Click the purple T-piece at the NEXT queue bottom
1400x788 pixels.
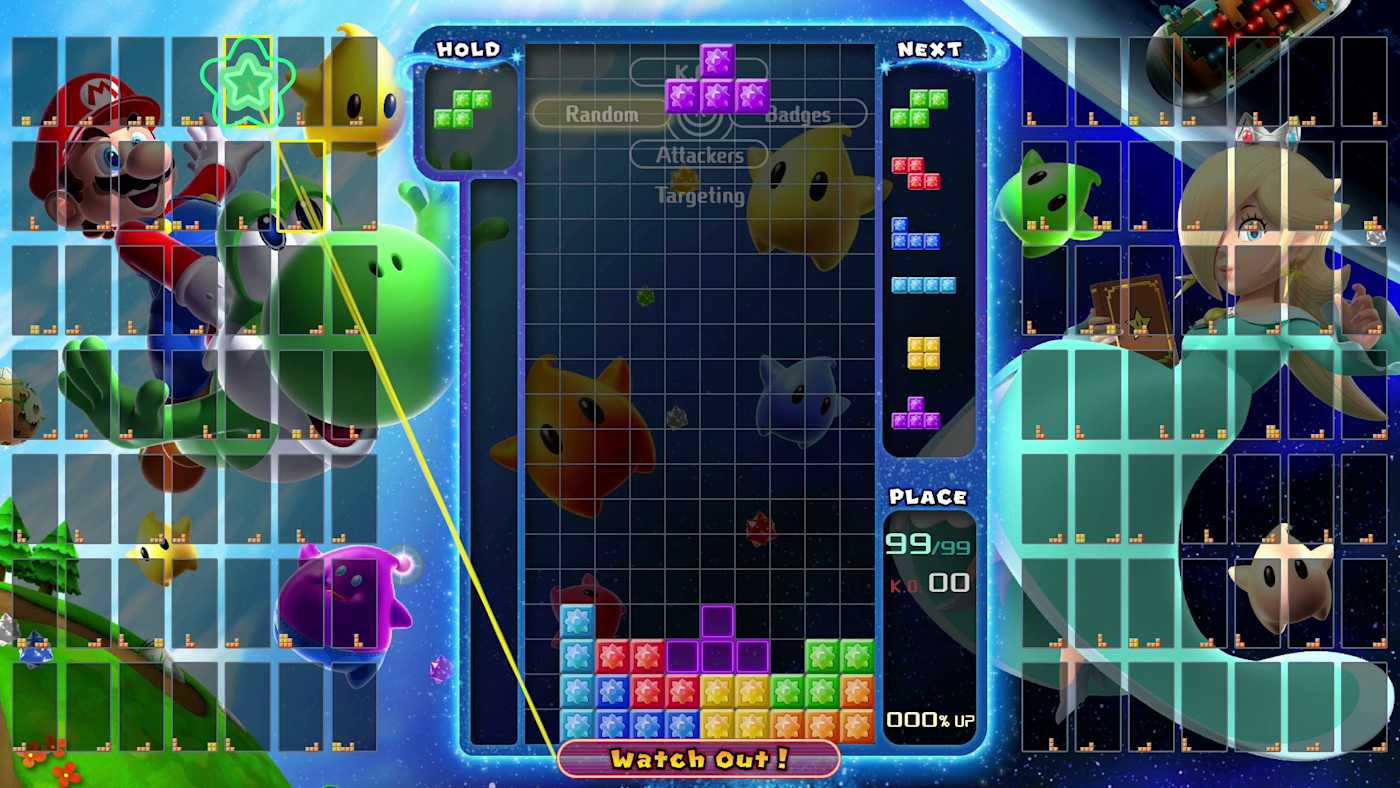click(x=917, y=413)
